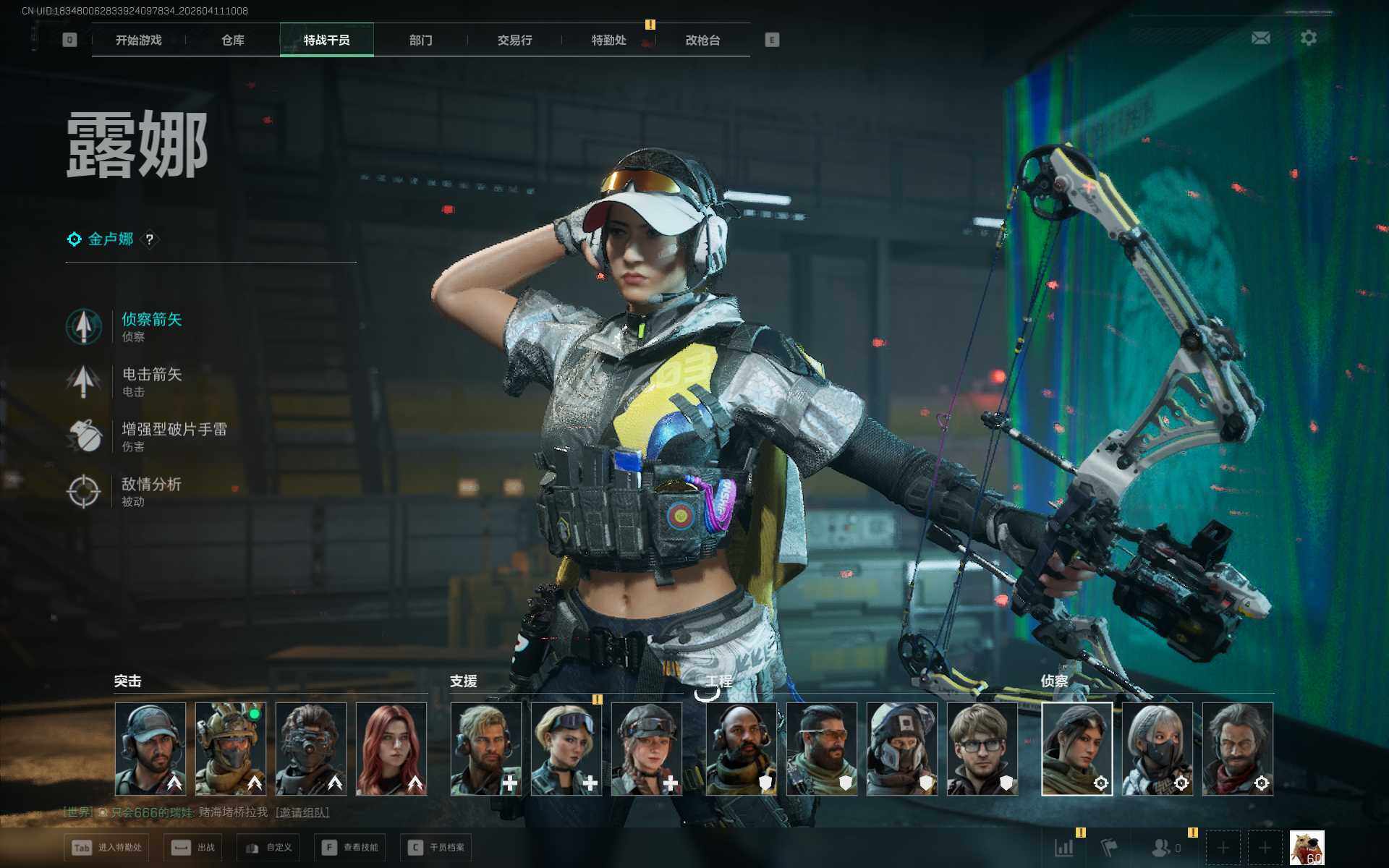Select the 侦察箭矢 skill
The width and height of the screenshot is (1389, 868).
click(x=150, y=320)
